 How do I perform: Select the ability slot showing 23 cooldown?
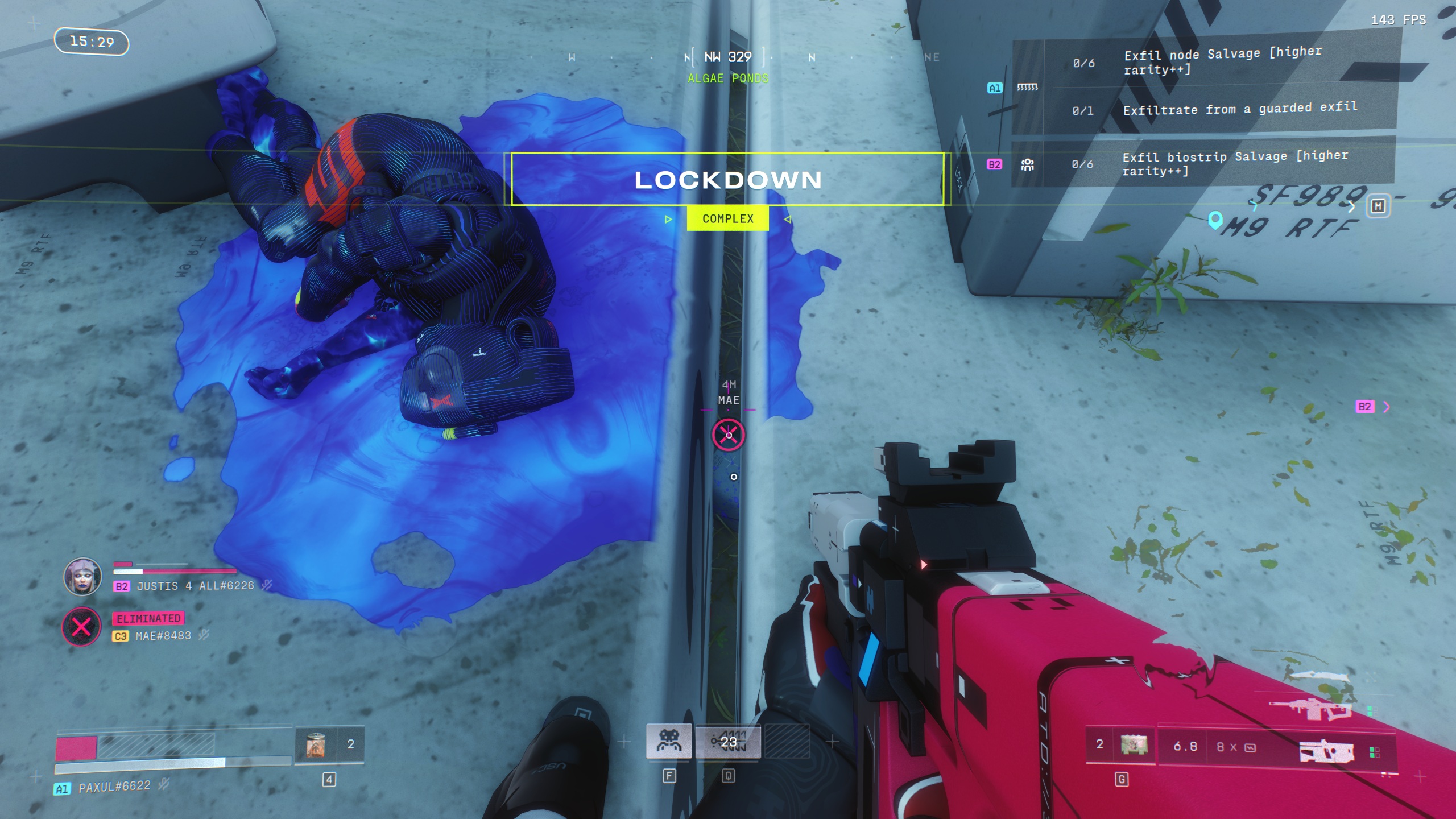coord(728,741)
